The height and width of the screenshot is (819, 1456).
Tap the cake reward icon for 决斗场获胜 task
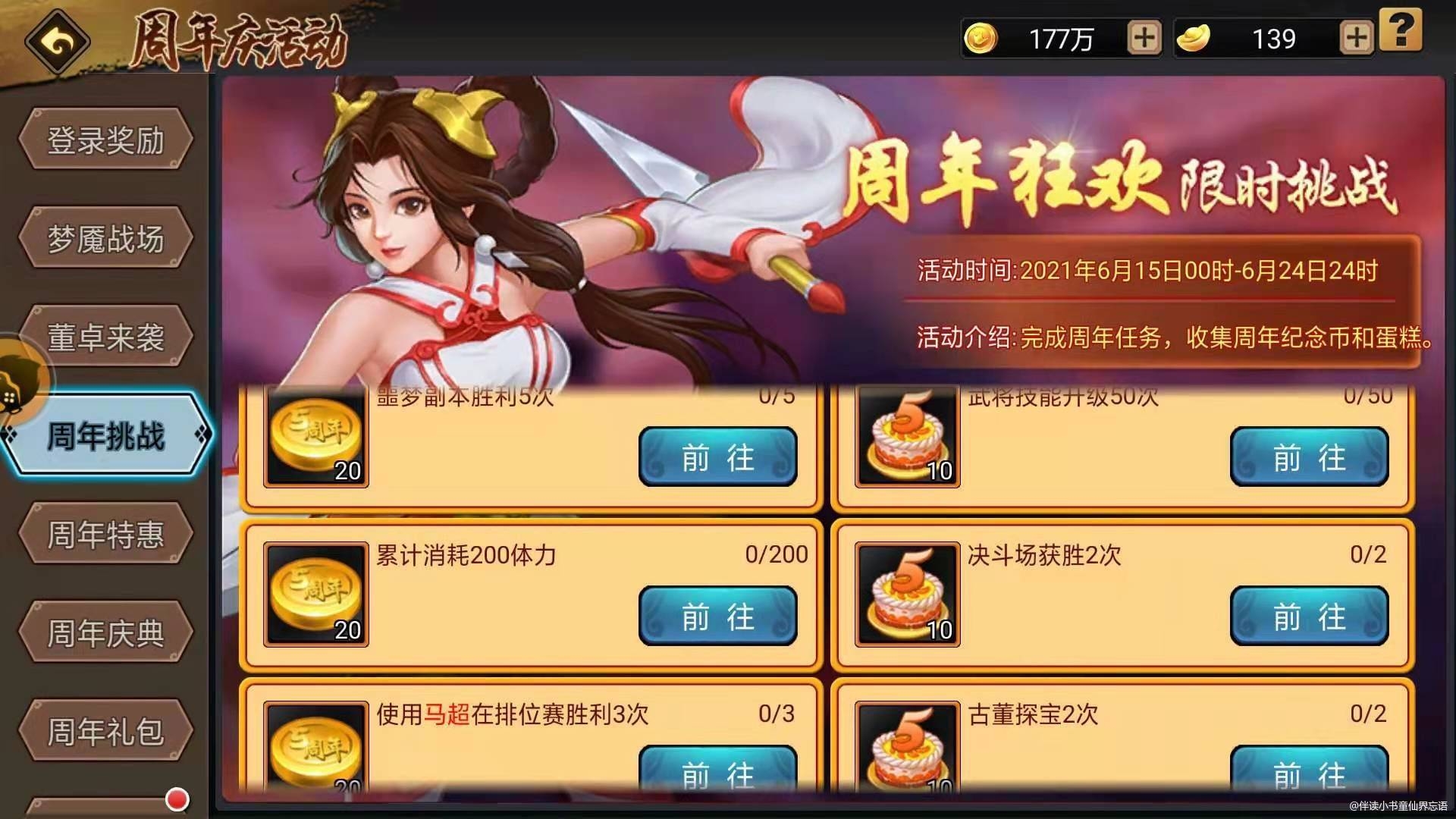click(x=906, y=594)
